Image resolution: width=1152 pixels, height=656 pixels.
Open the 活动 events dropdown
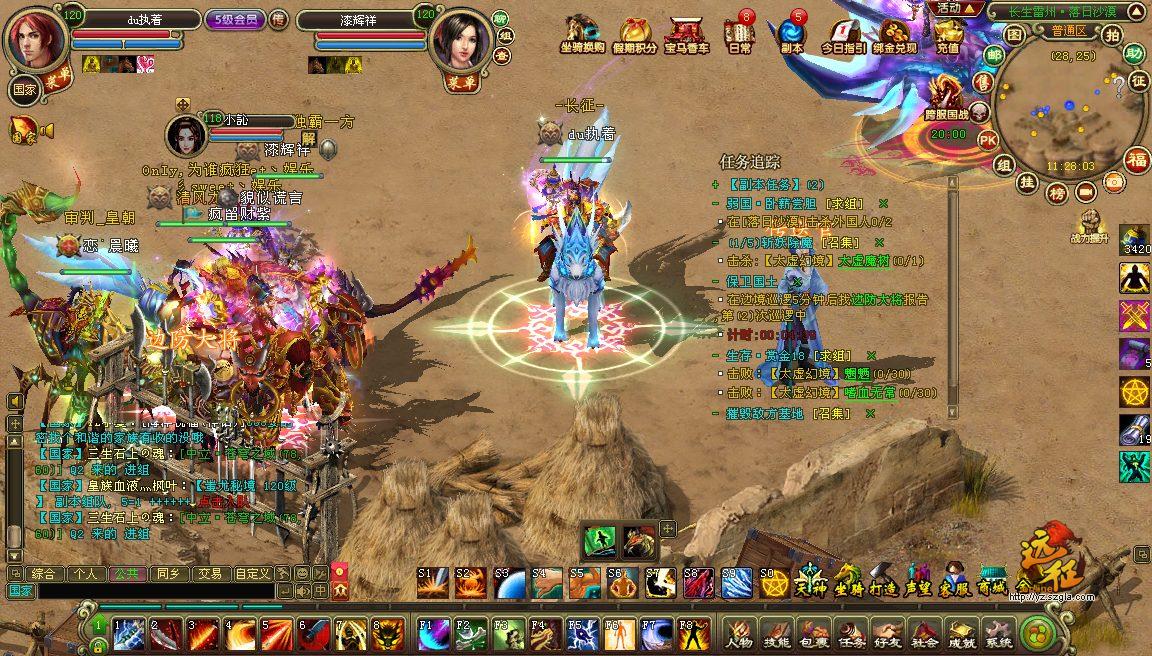[957, 8]
